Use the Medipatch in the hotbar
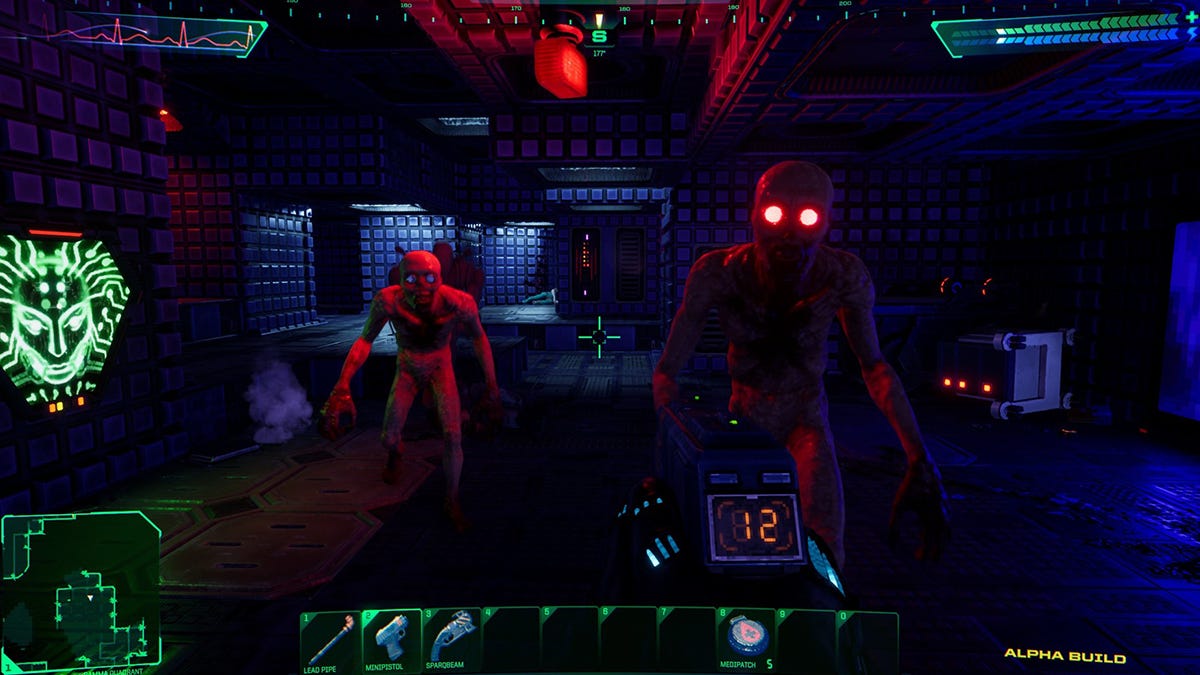 point(747,638)
